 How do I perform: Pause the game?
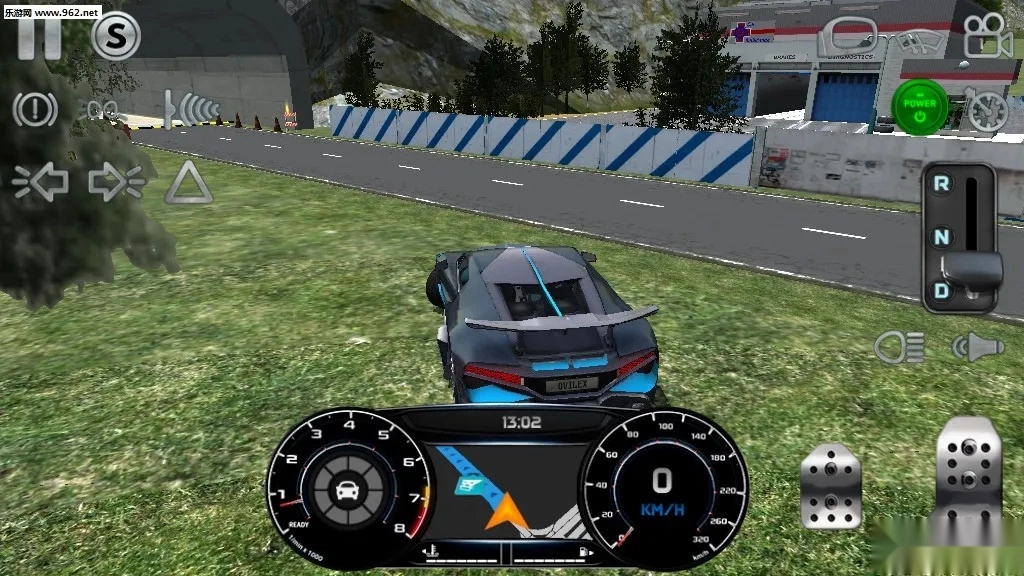point(37,38)
